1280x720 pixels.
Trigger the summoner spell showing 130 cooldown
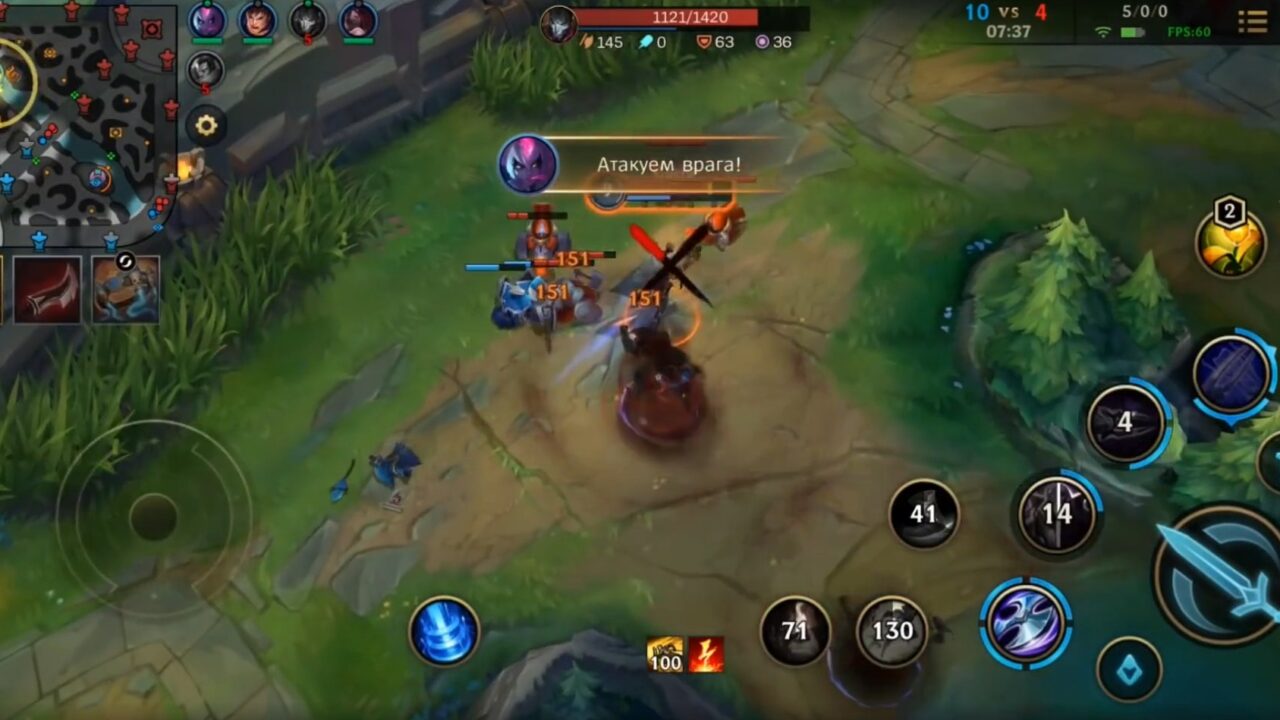pos(891,631)
